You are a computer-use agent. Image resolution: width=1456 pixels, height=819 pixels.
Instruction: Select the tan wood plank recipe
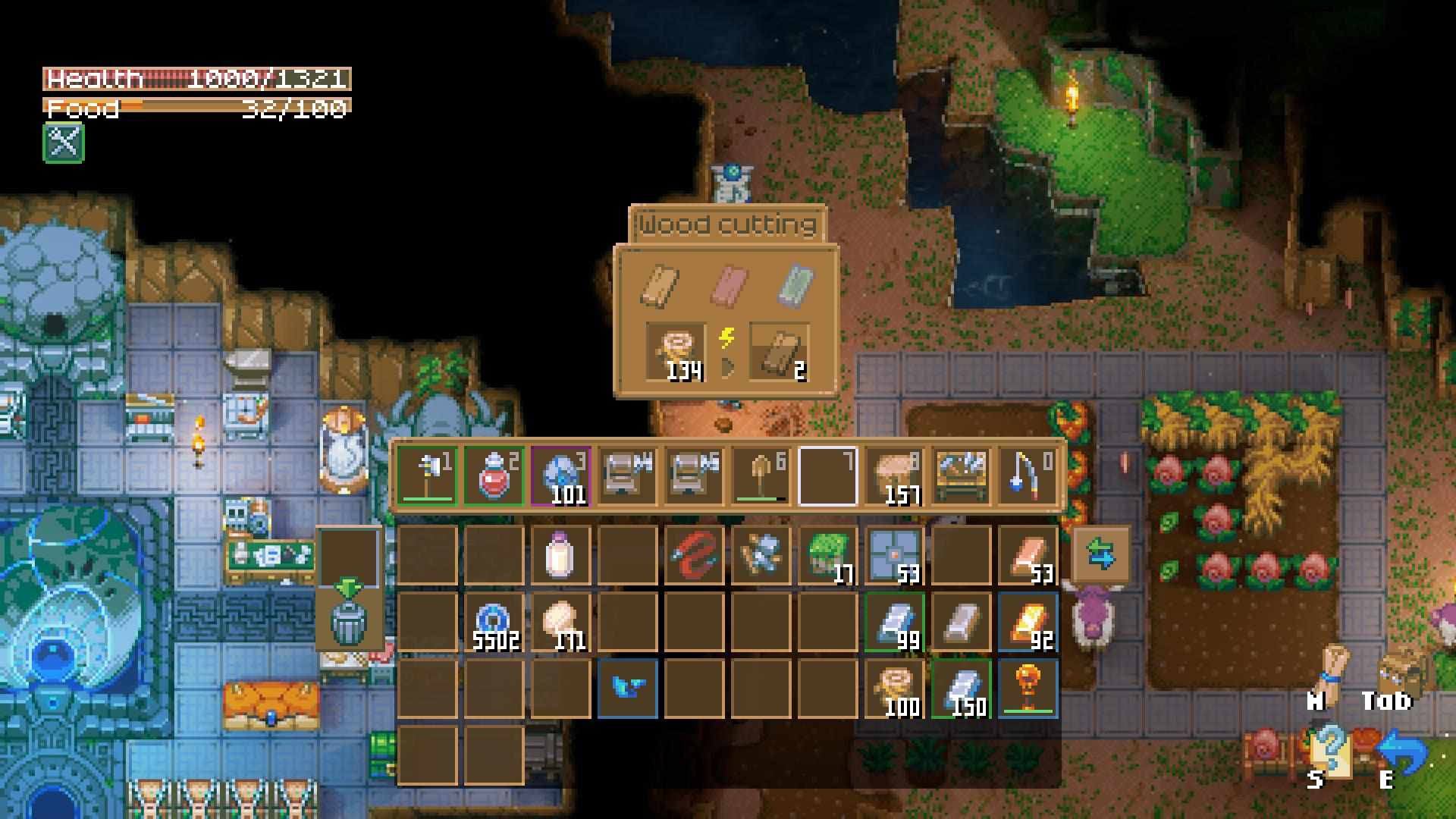[x=661, y=285]
